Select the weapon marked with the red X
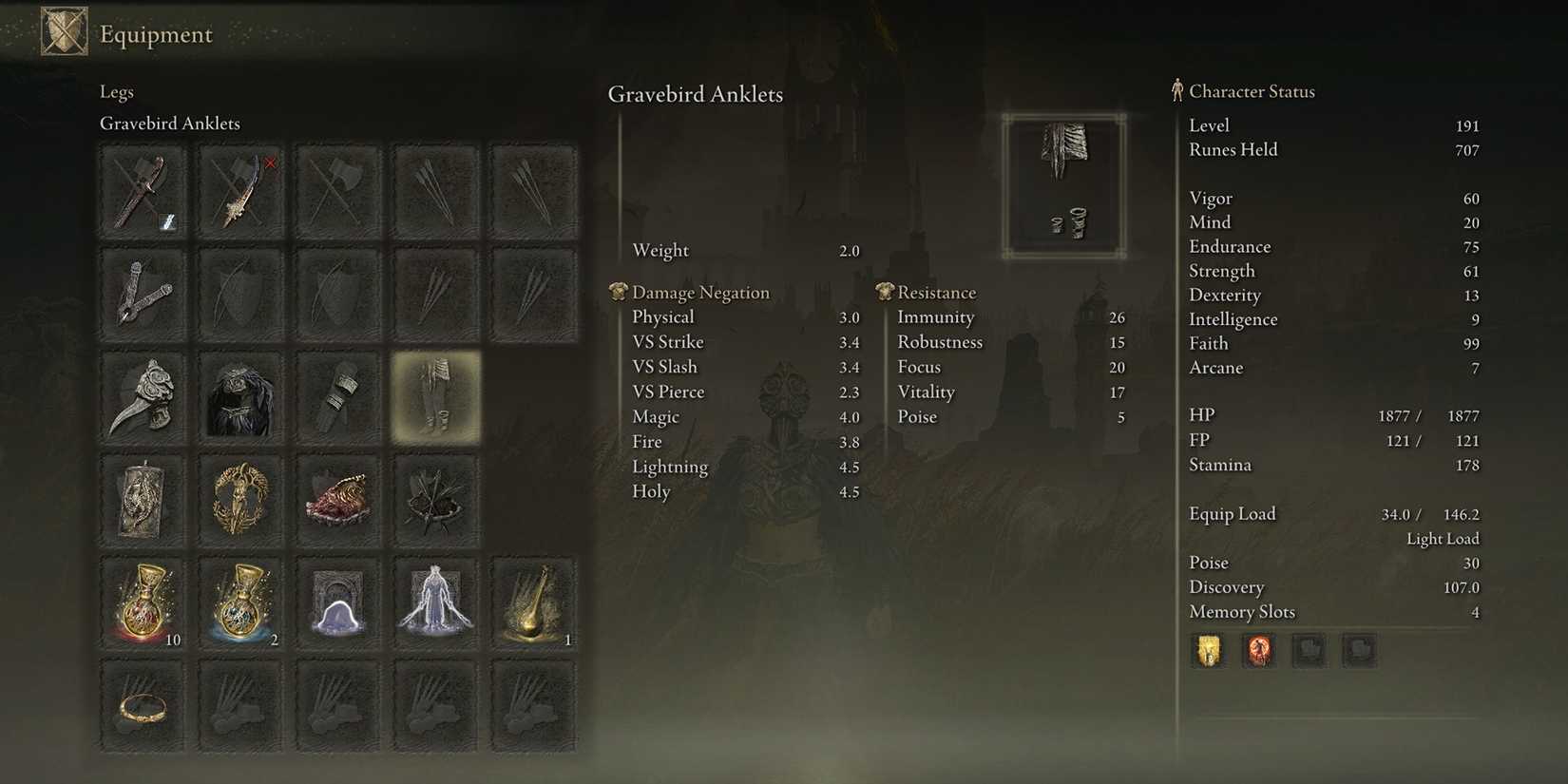 [240, 190]
